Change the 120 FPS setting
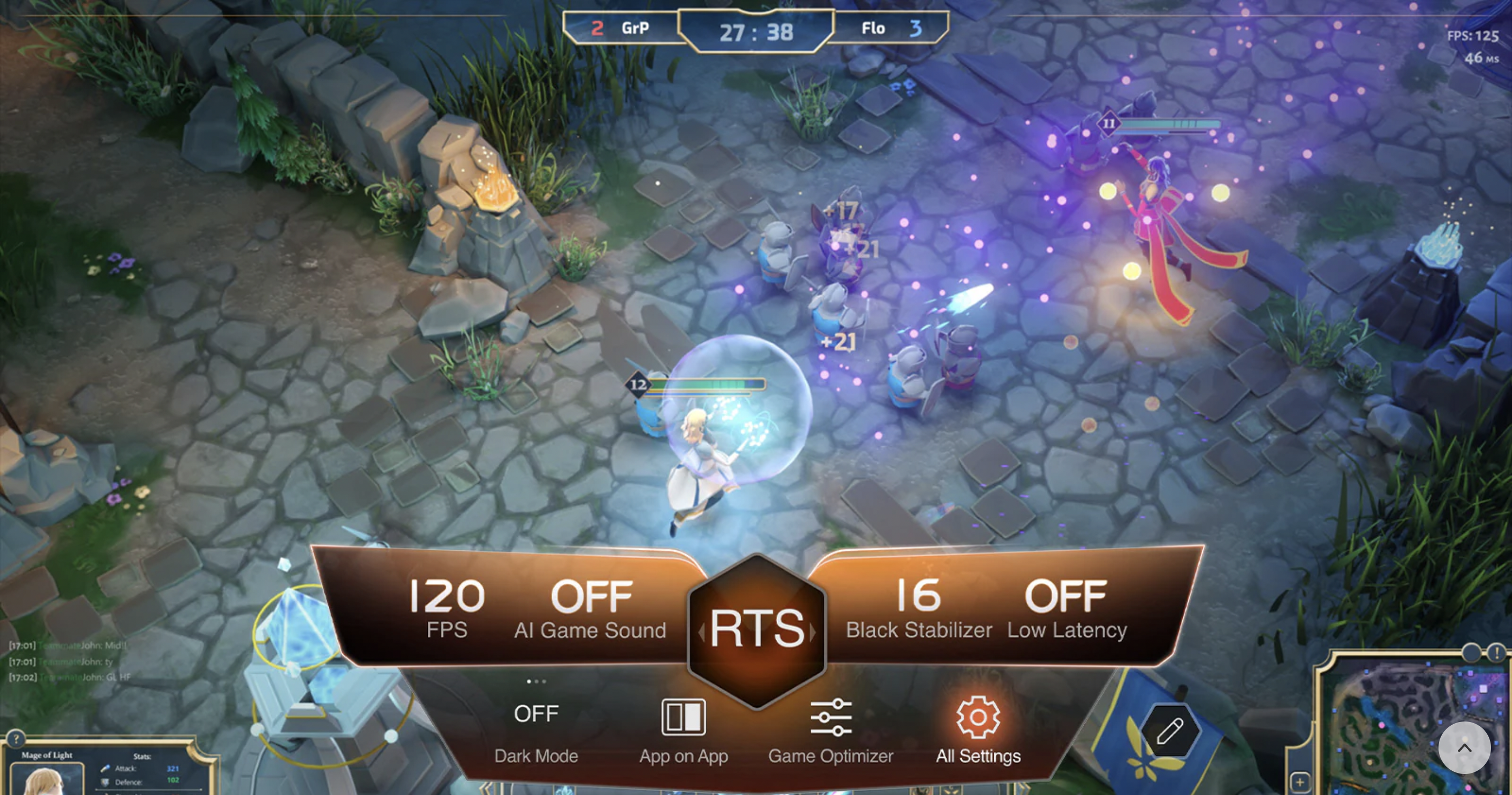 pos(447,608)
